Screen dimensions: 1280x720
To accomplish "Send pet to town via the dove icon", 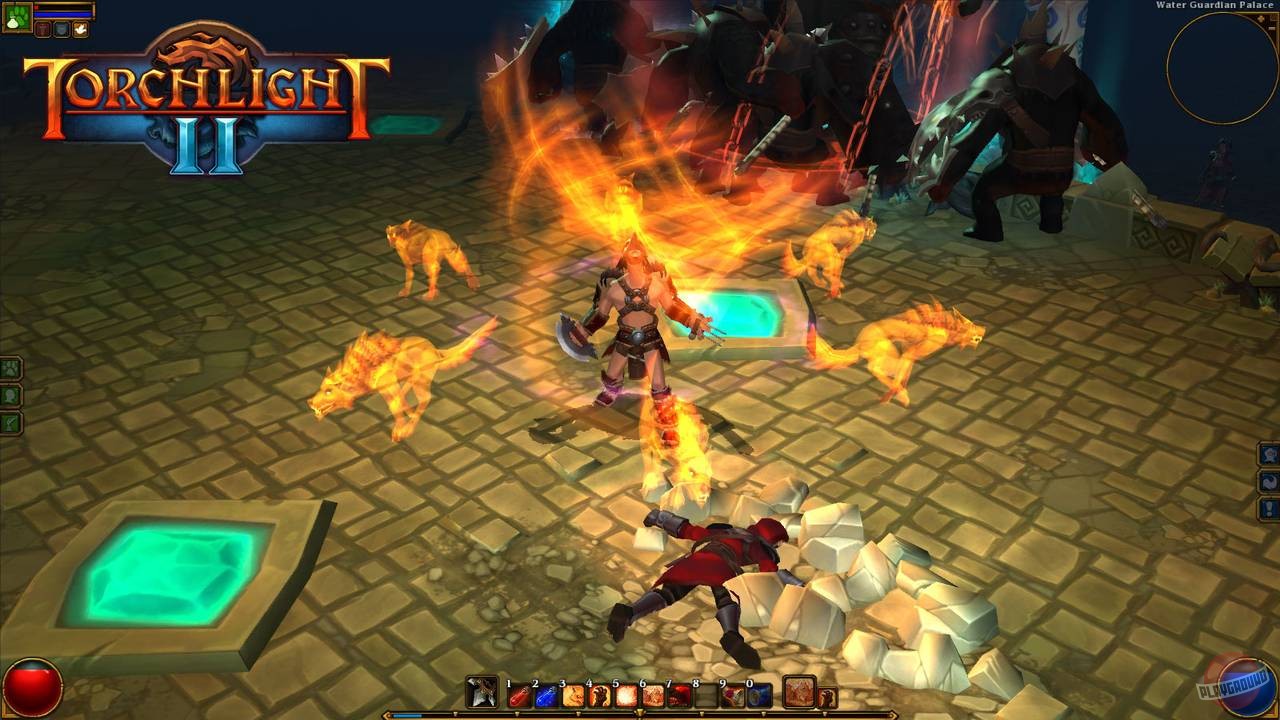I will tap(80, 29).
